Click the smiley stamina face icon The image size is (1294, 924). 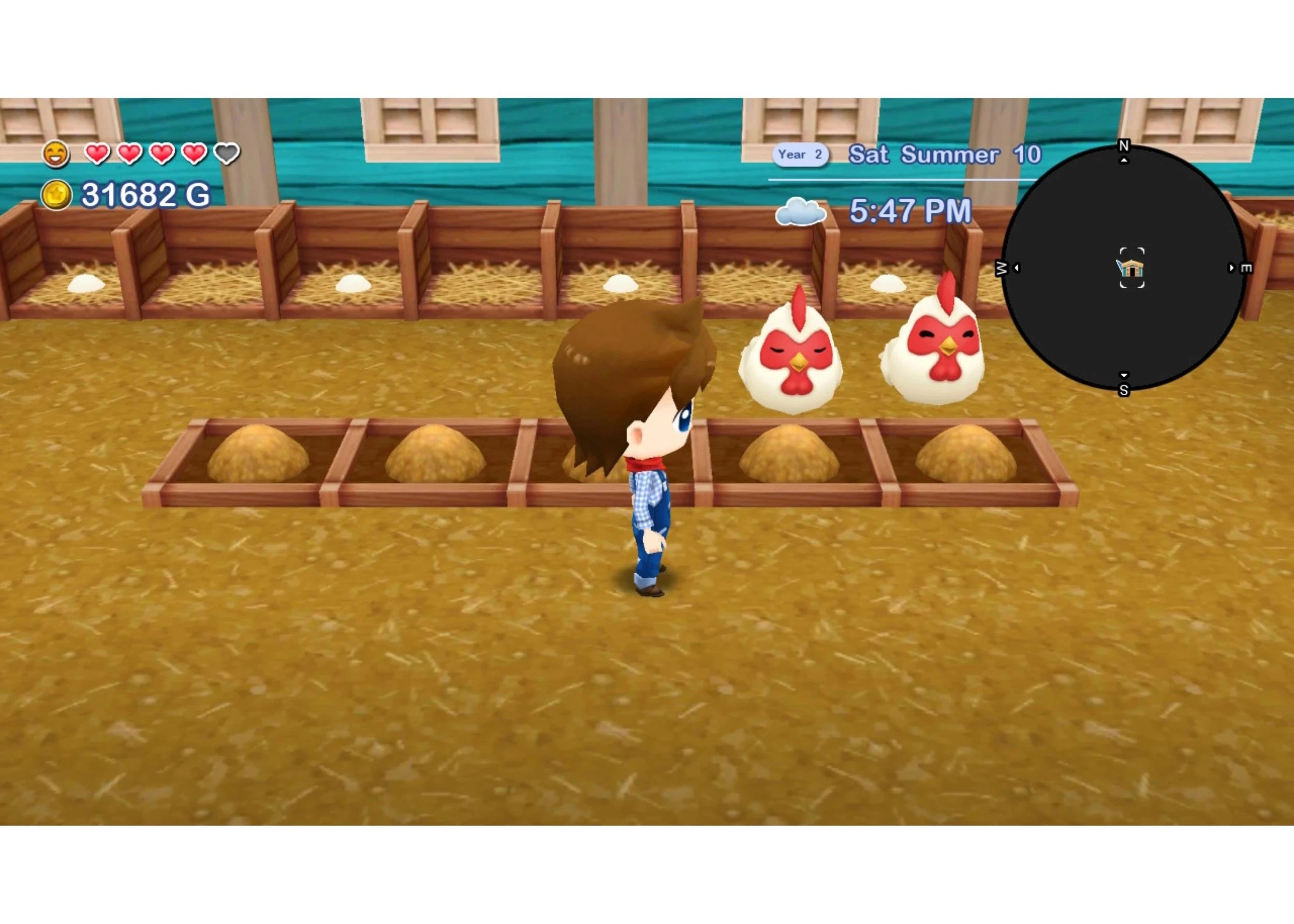[57, 154]
